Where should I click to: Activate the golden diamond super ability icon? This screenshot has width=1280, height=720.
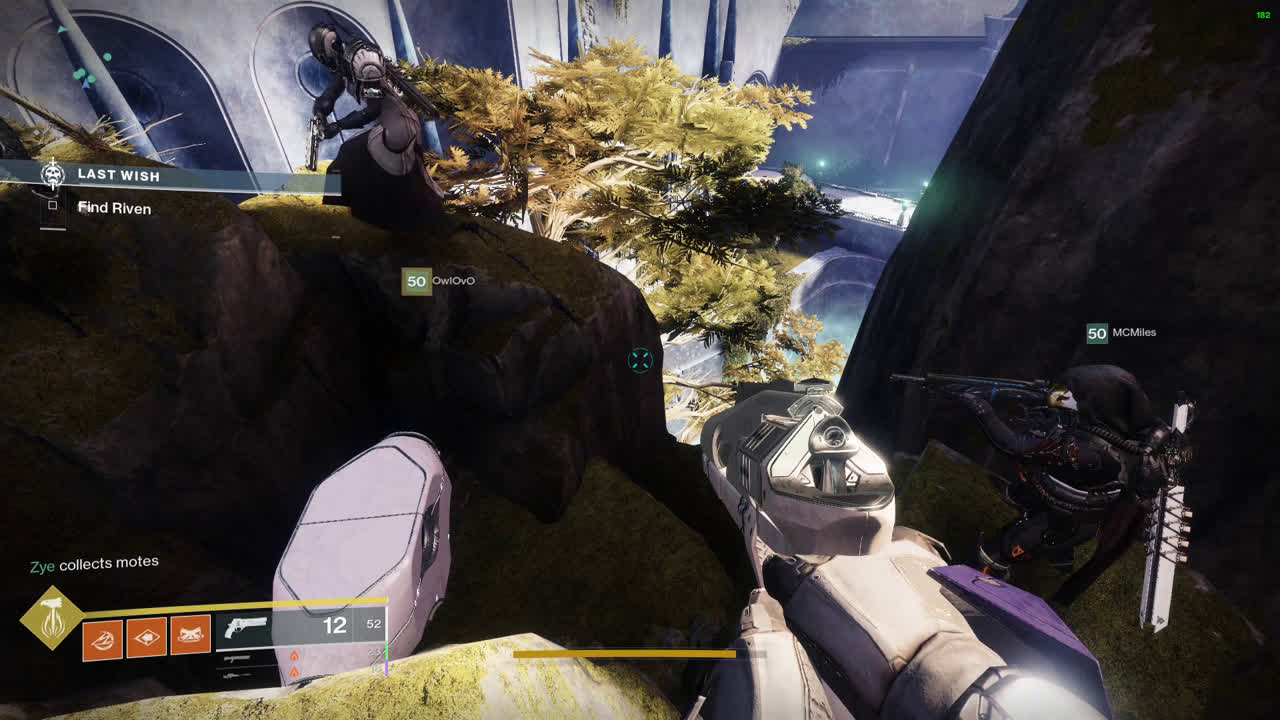tap(51, 619)
